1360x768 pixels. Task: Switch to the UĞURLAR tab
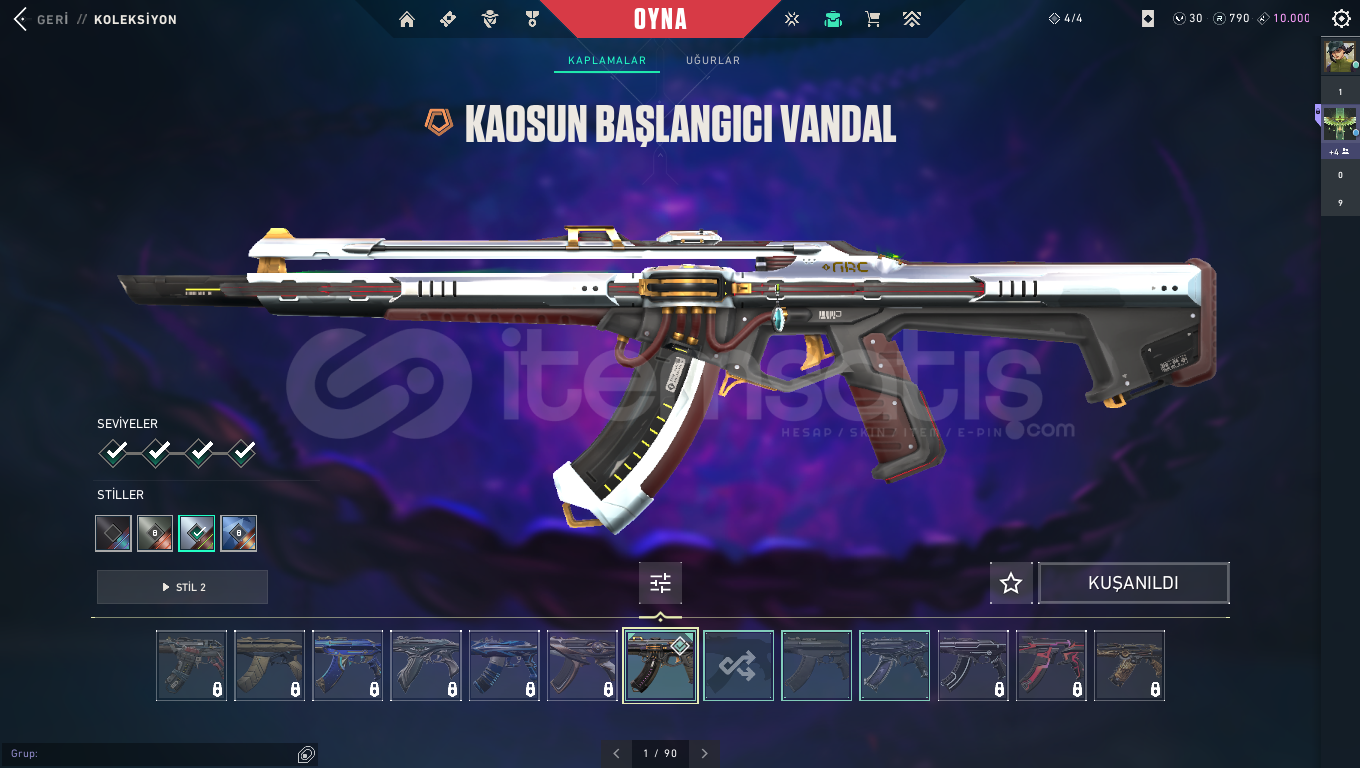(712, 60)
